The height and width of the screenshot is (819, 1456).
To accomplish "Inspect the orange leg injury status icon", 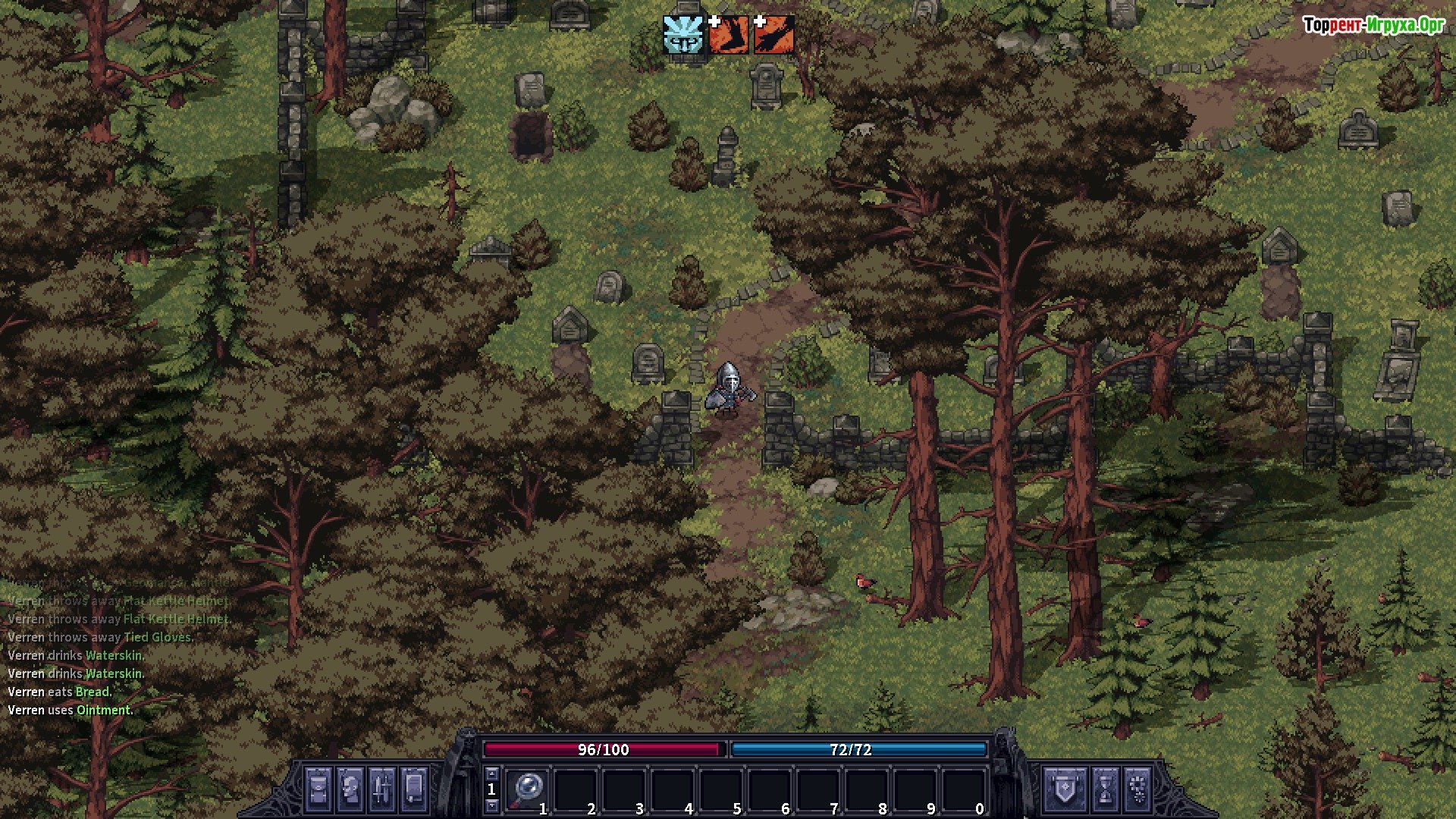I will [x=728, y=35].
